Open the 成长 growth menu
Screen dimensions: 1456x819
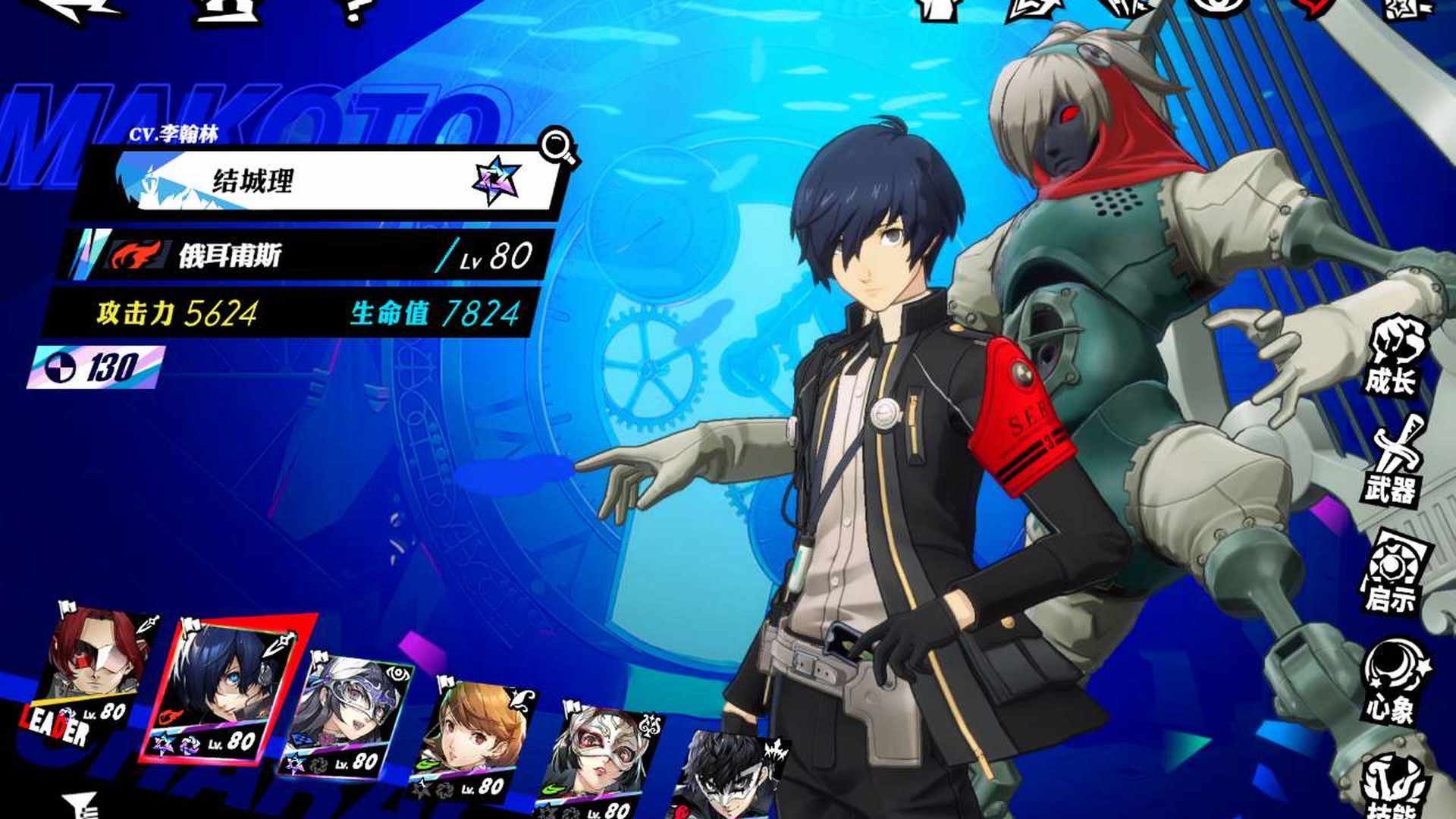coord(1394,357)
